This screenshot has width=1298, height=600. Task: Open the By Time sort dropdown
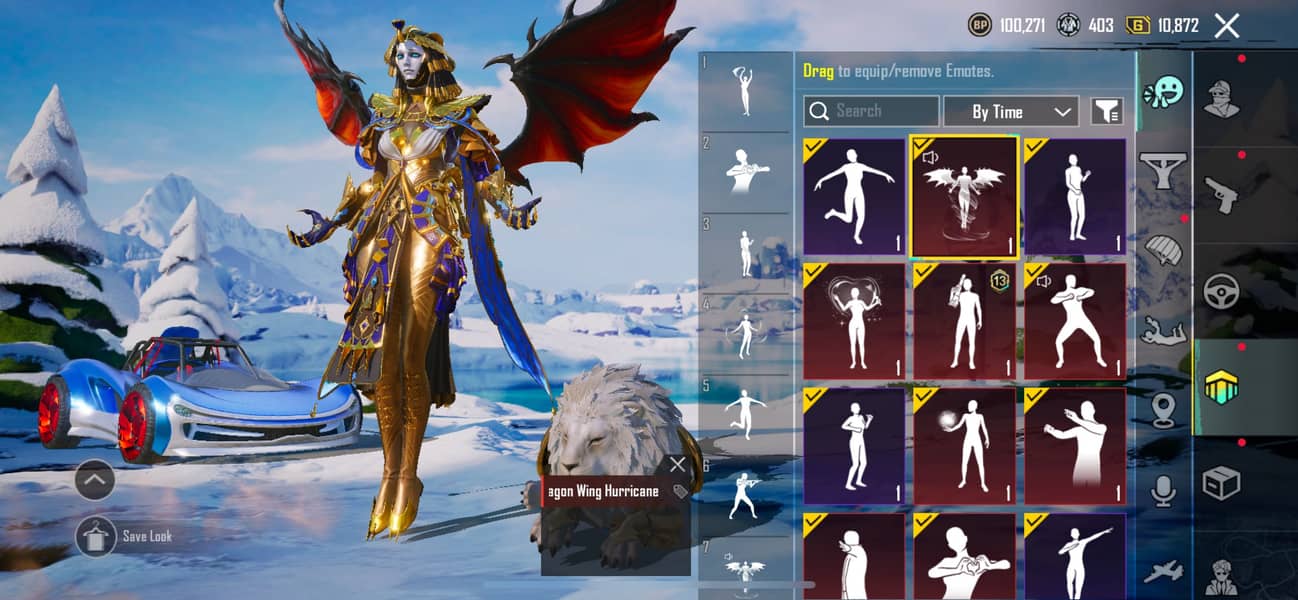click(1011, 111)
